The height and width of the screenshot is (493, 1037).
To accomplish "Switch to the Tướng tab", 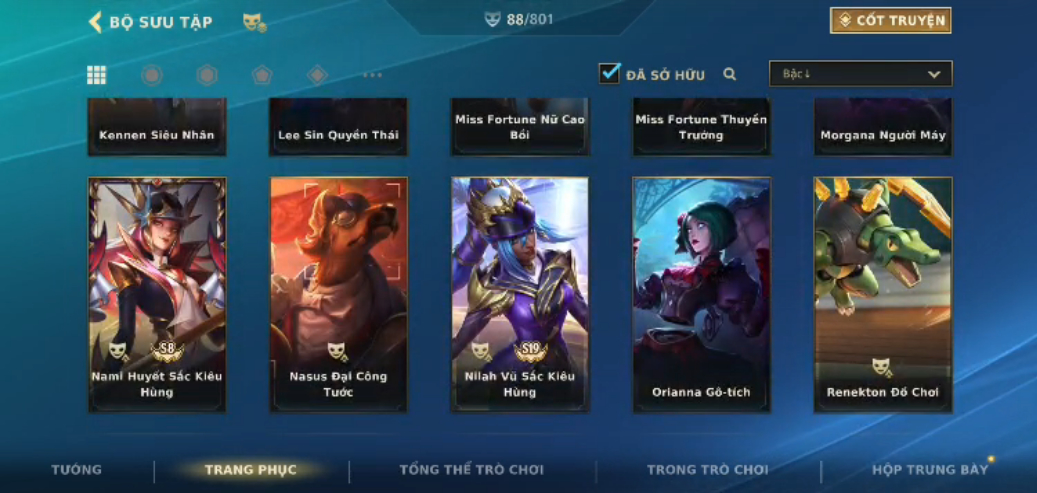I will coord(77,470).
